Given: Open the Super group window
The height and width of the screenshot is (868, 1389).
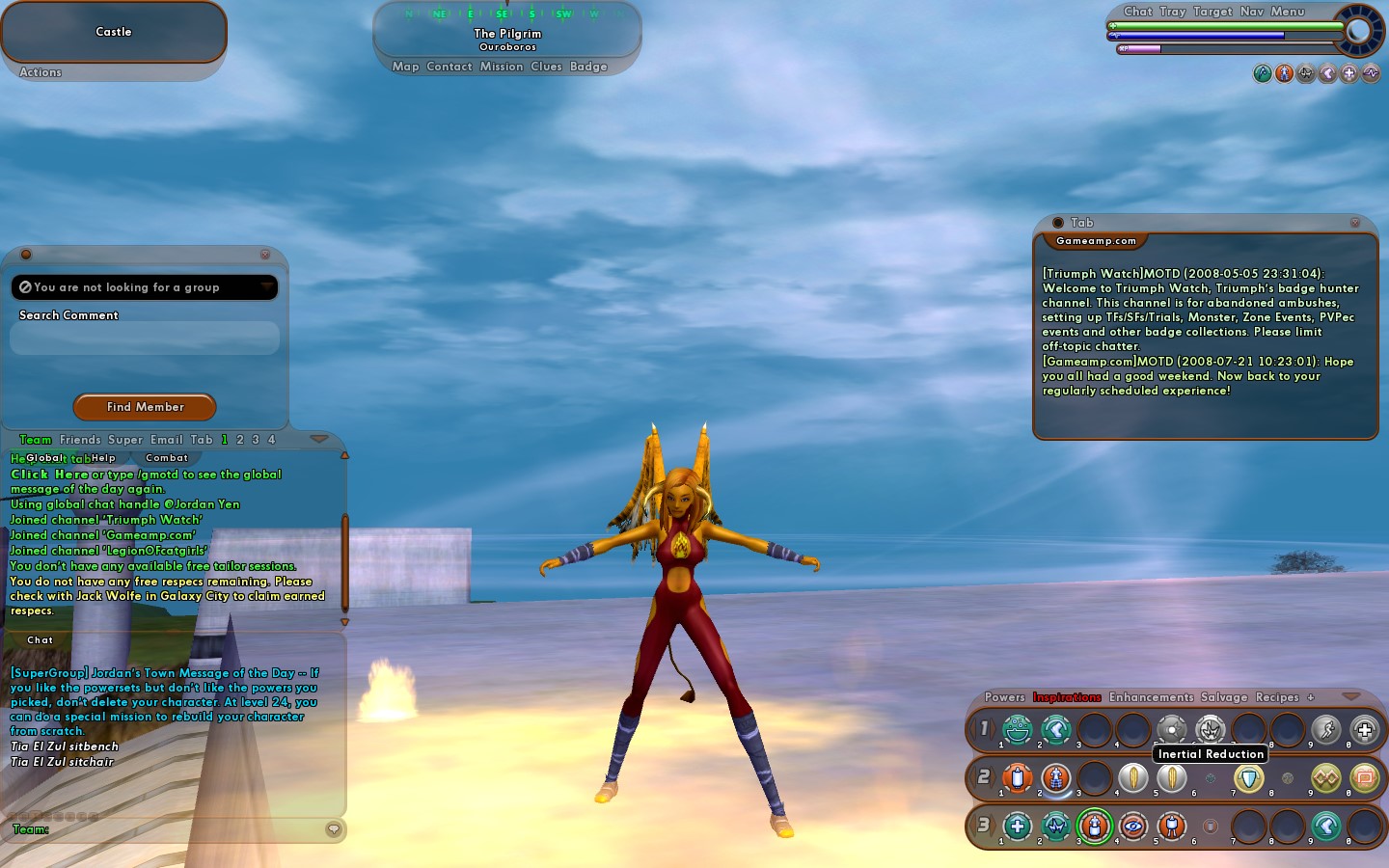Looking at the screenshot, I should point(125,440).
